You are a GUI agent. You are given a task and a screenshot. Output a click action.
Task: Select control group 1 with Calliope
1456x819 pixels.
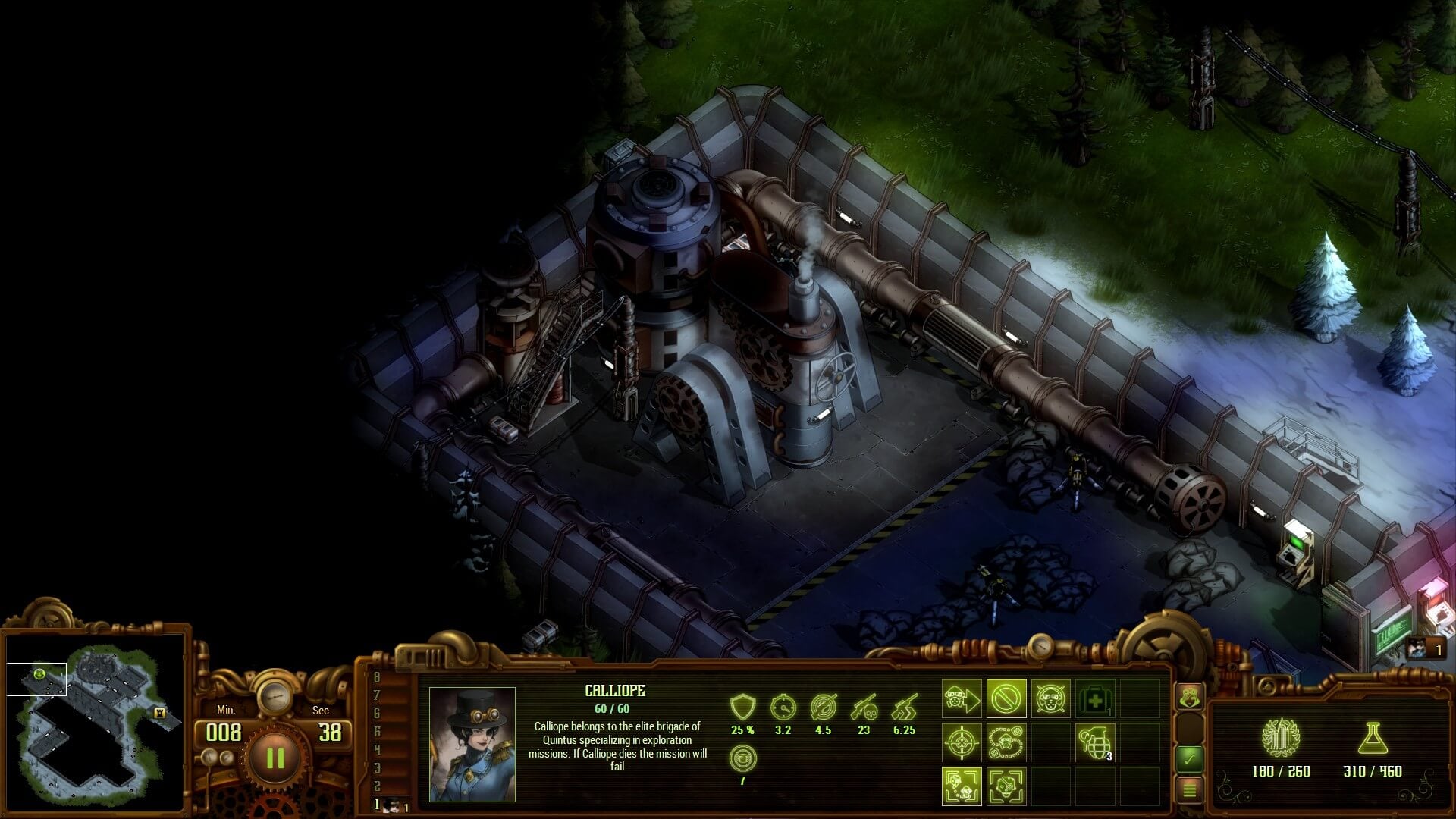coord(392,805)
